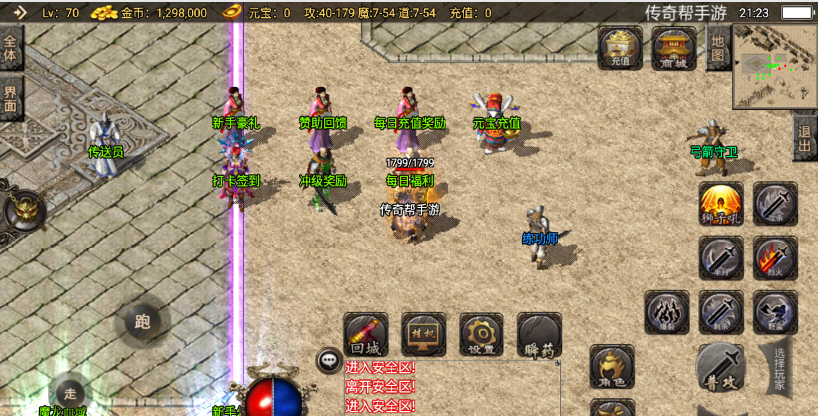The height and width of the screenshot is (416, 818).
Task: Open the 设置 settings gear
Action: [x=481, y=334]
